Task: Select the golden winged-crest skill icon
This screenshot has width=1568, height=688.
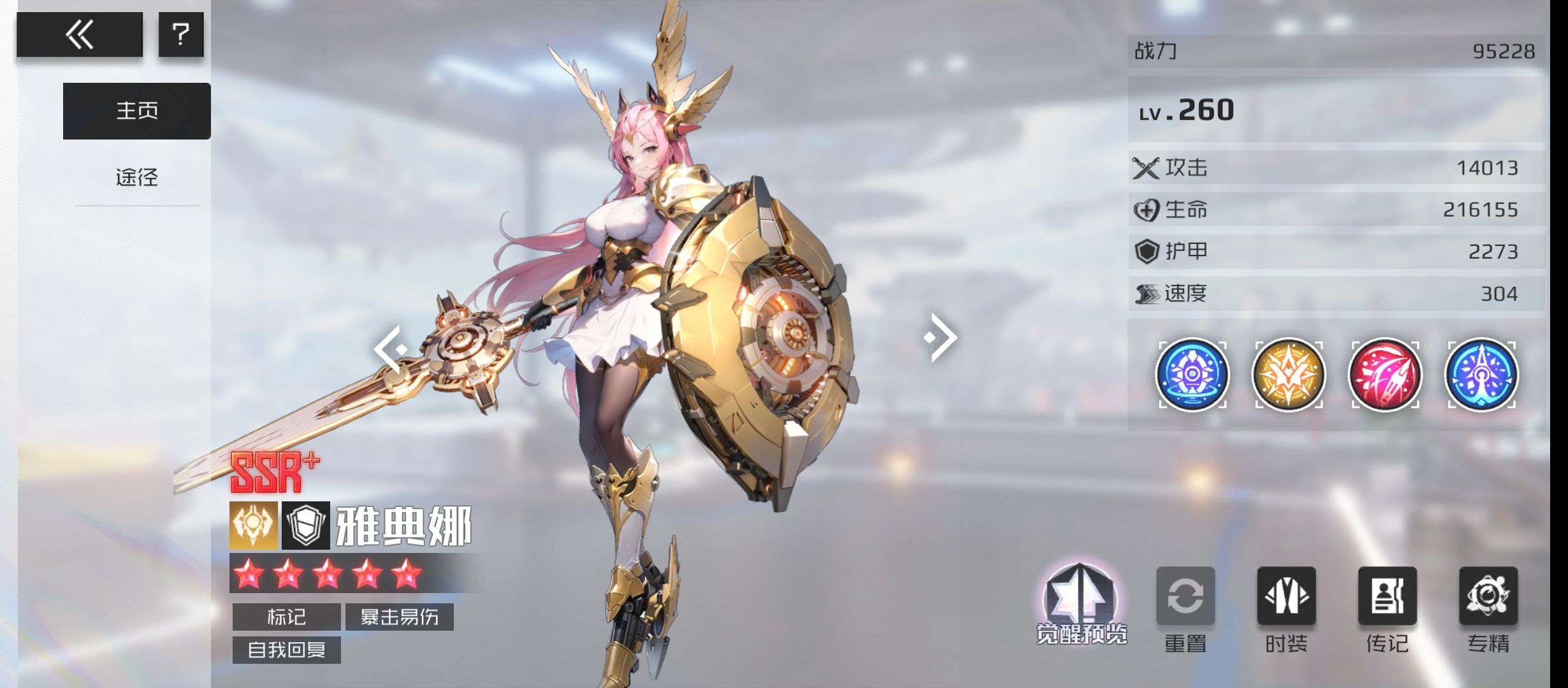Action: (x=1288, y=375)
